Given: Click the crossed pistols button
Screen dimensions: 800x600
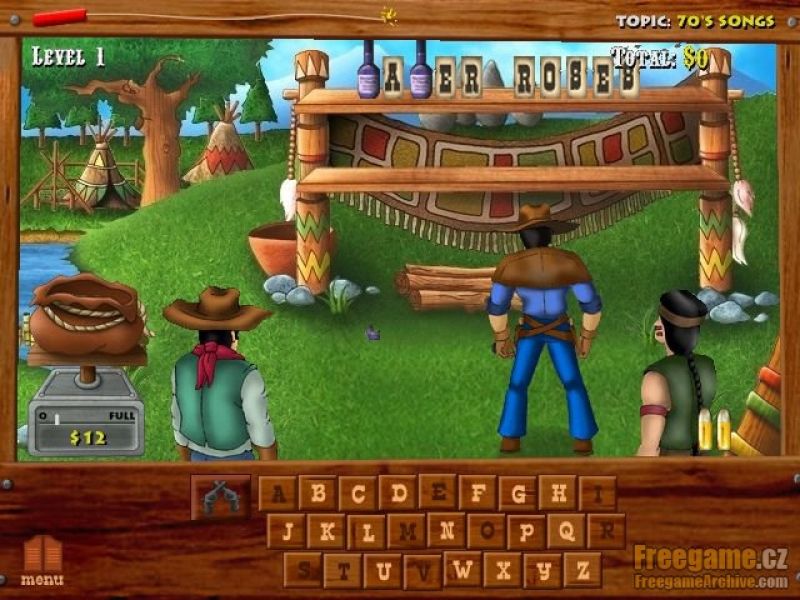Looking at the screenshot, I should tap(220, 496).
